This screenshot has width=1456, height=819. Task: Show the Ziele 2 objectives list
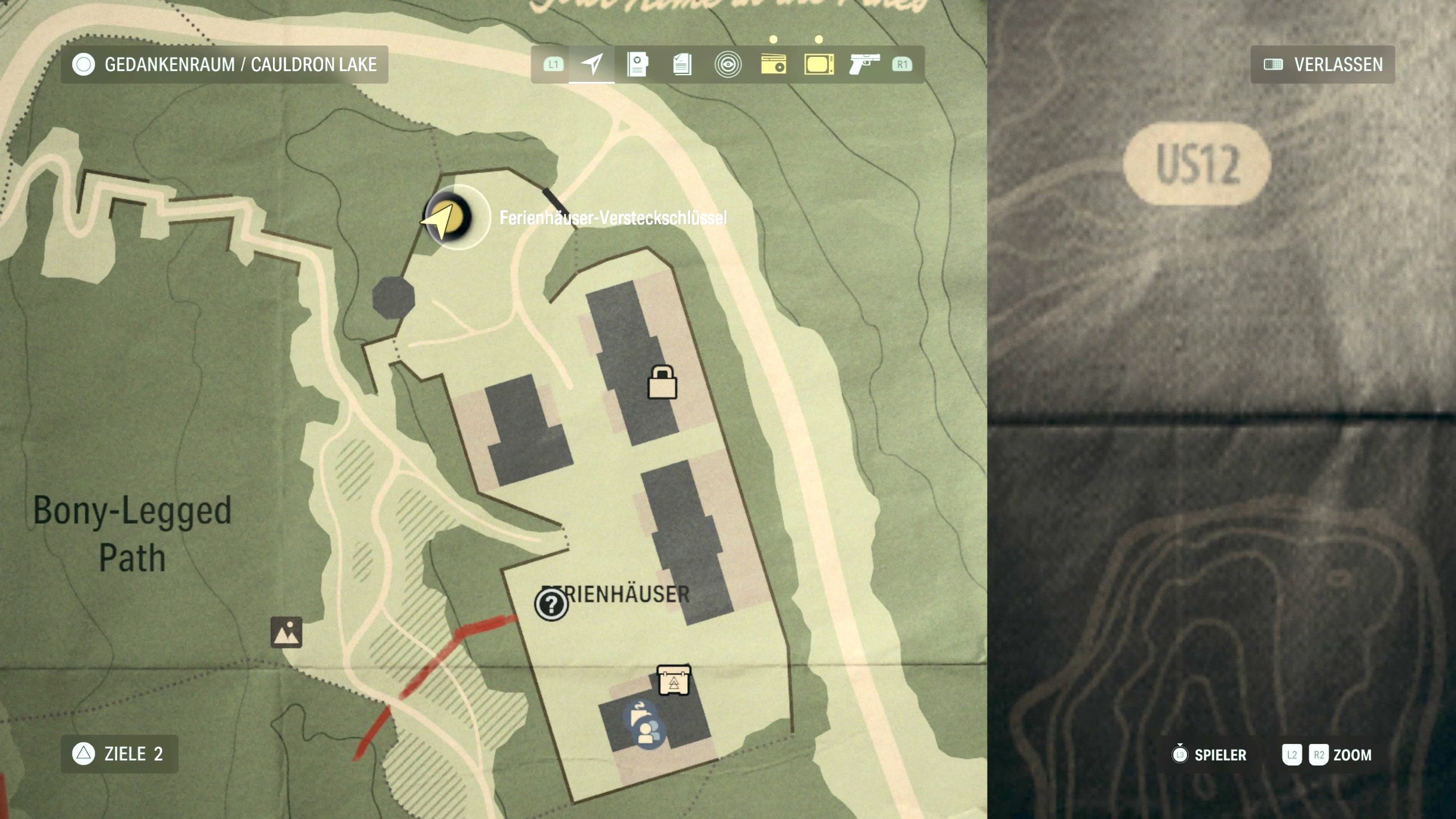119,754
